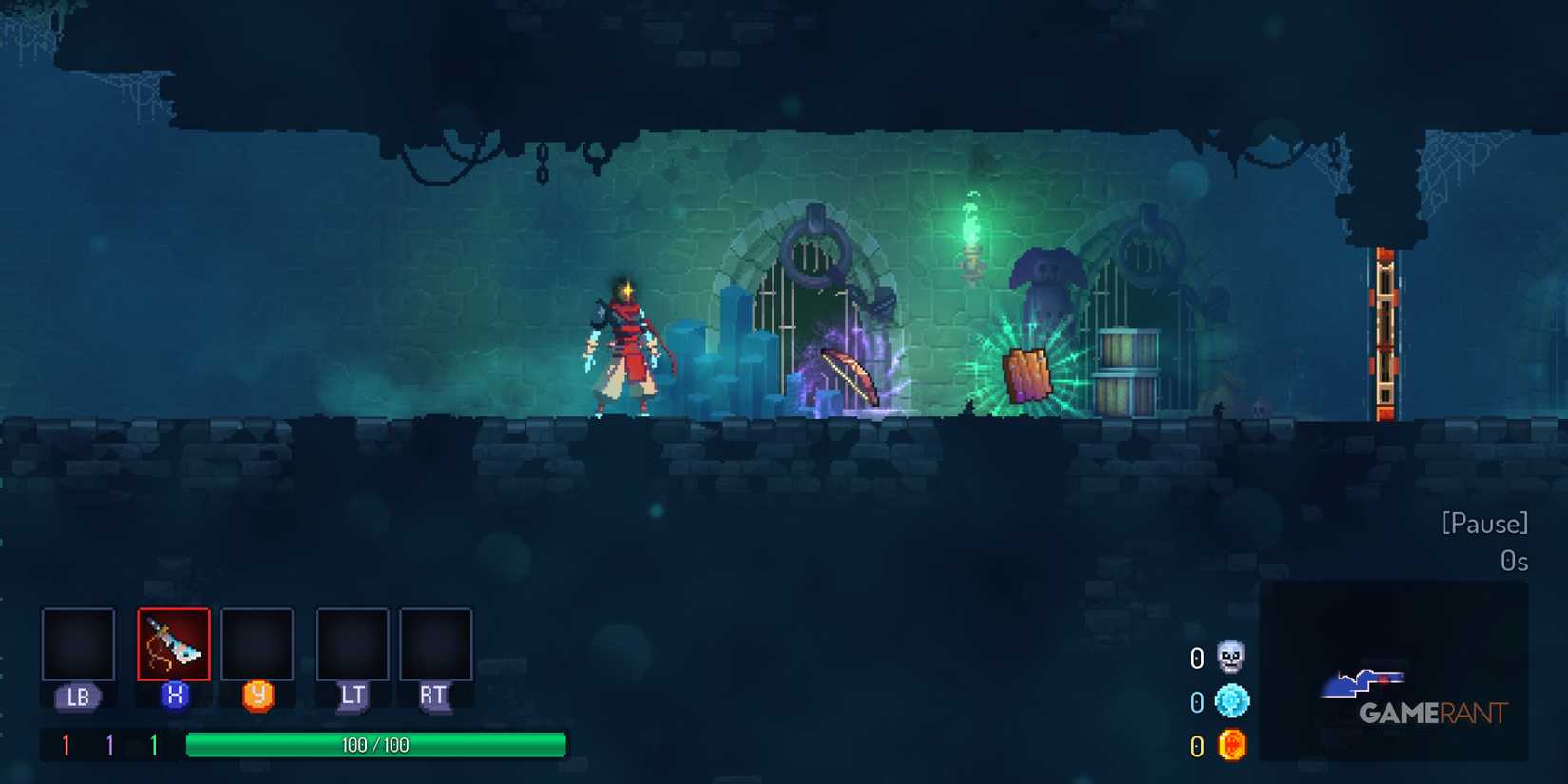Click the 0s run timer
The image size is (1568, 784).
(x=1515, y=562)
